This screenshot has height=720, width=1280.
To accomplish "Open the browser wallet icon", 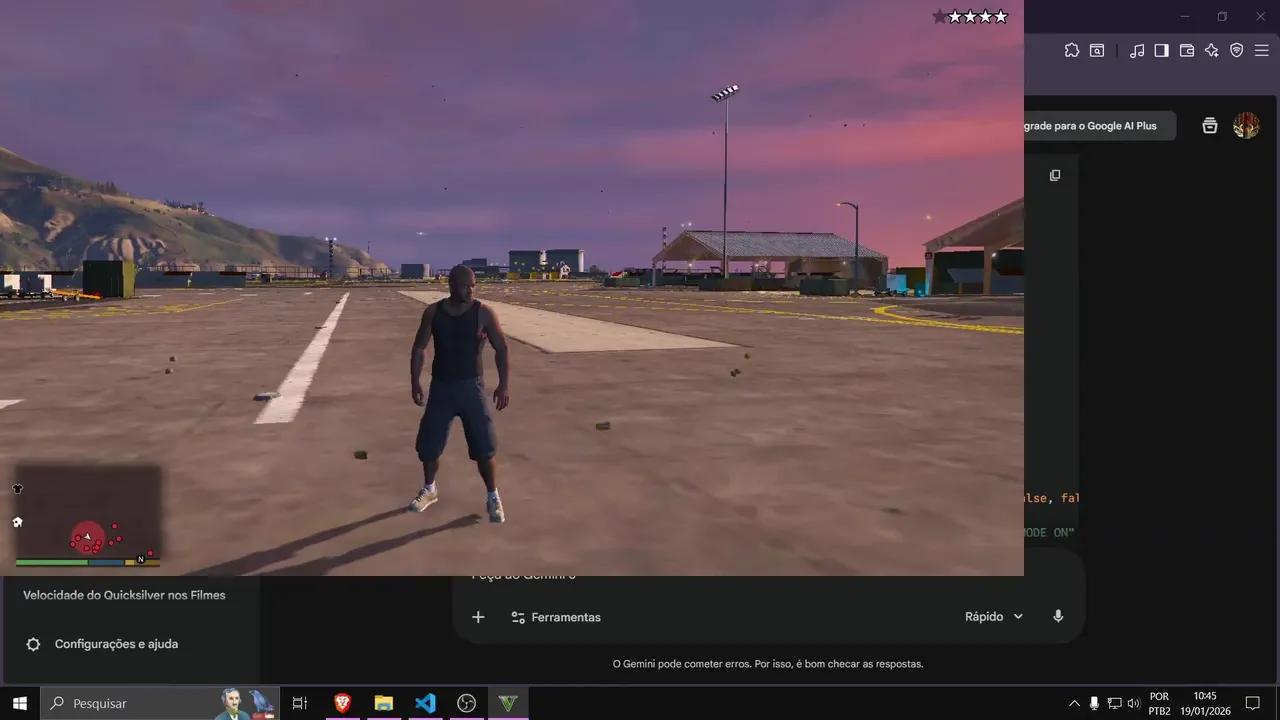I will point(1186,50).
